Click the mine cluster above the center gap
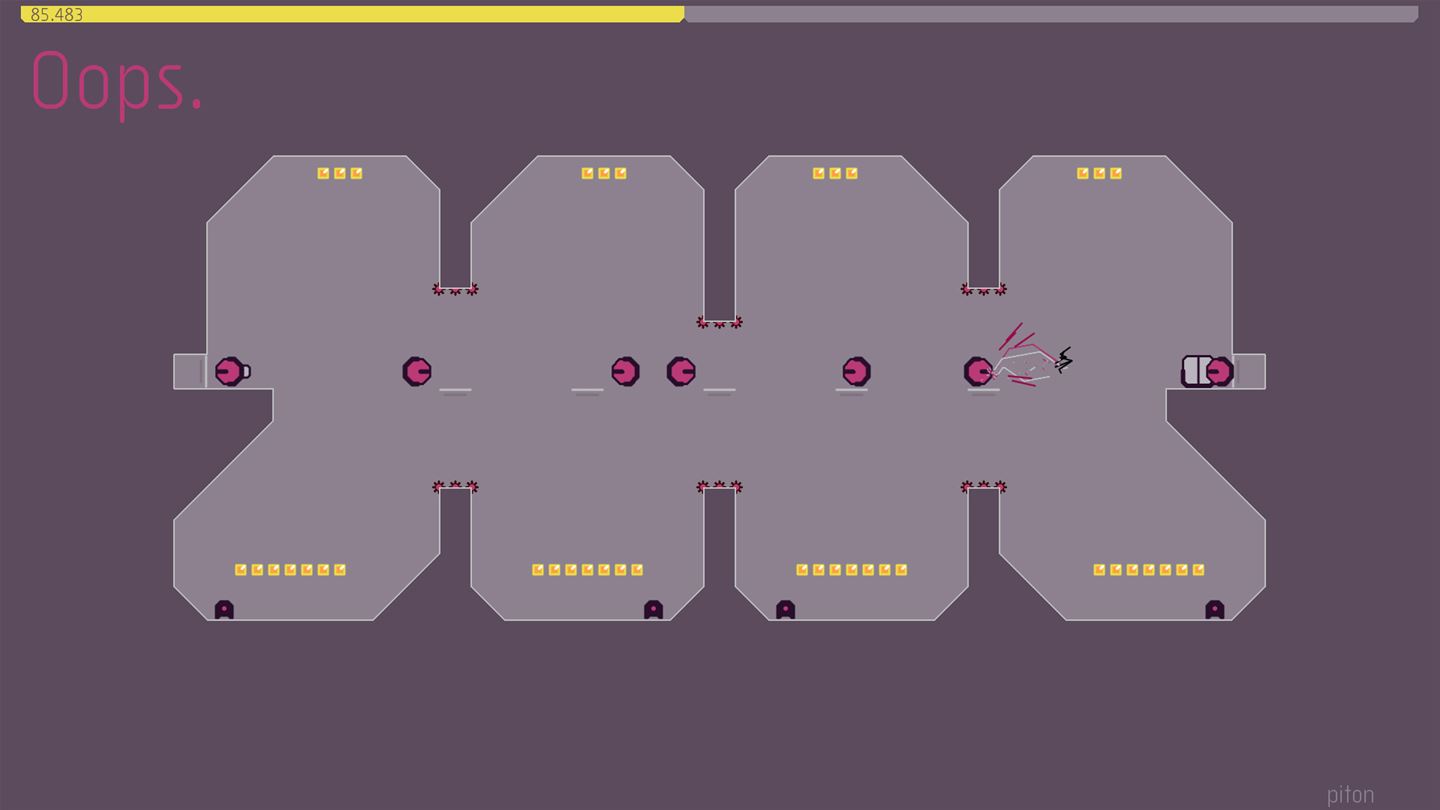 click(x=719, y=322)
